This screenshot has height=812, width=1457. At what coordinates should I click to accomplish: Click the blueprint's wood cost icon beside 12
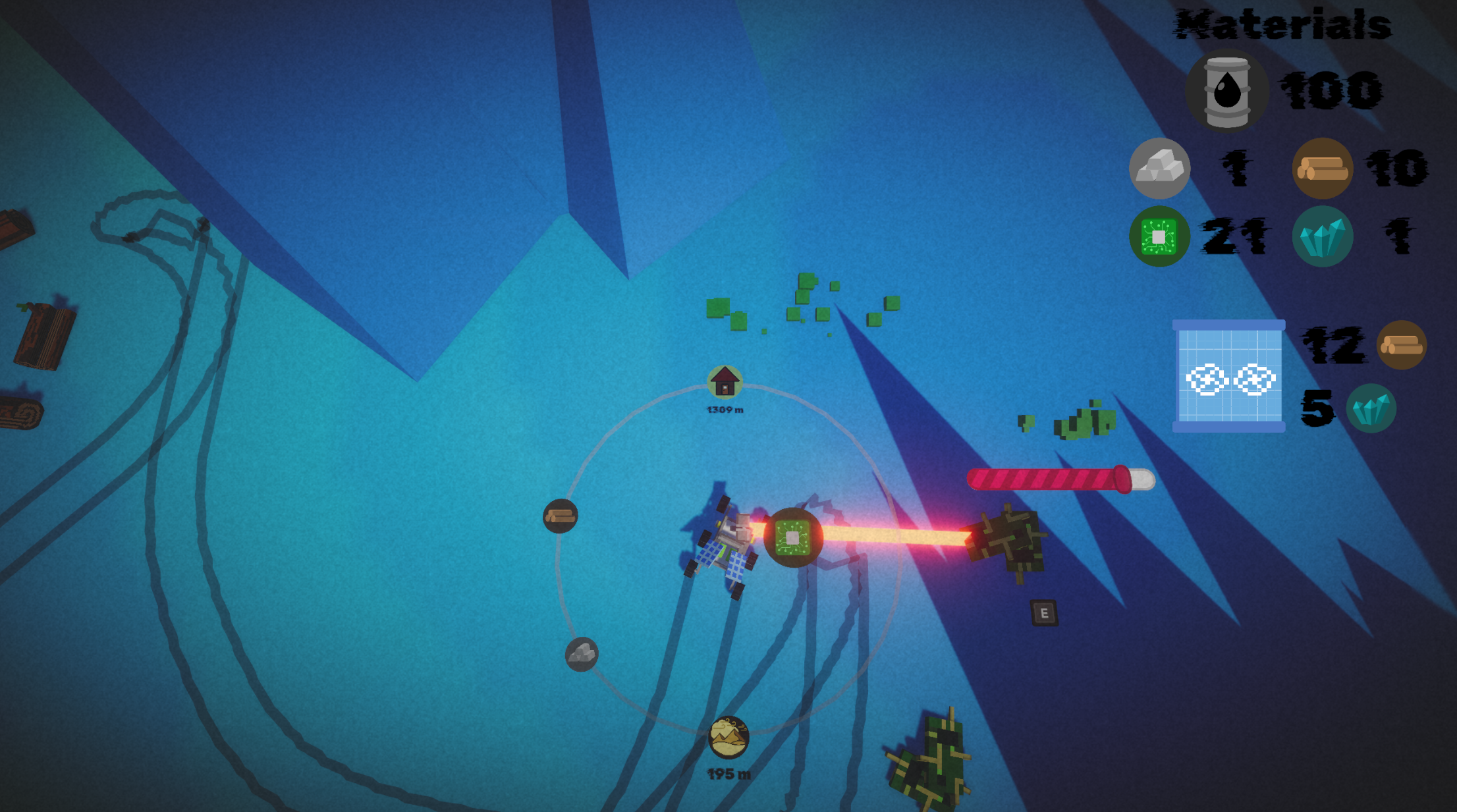pyautogui.click(x=1401, y=344)
